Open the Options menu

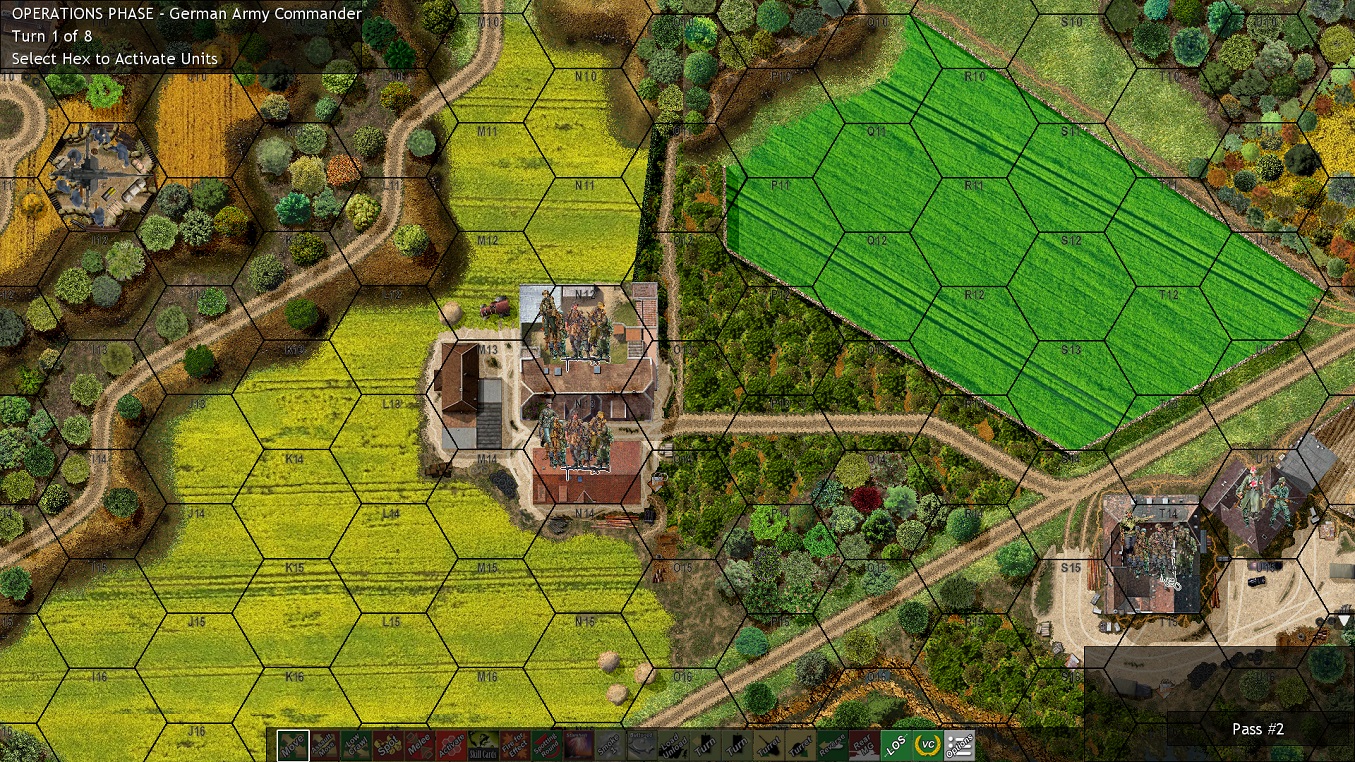pos(959,745)
